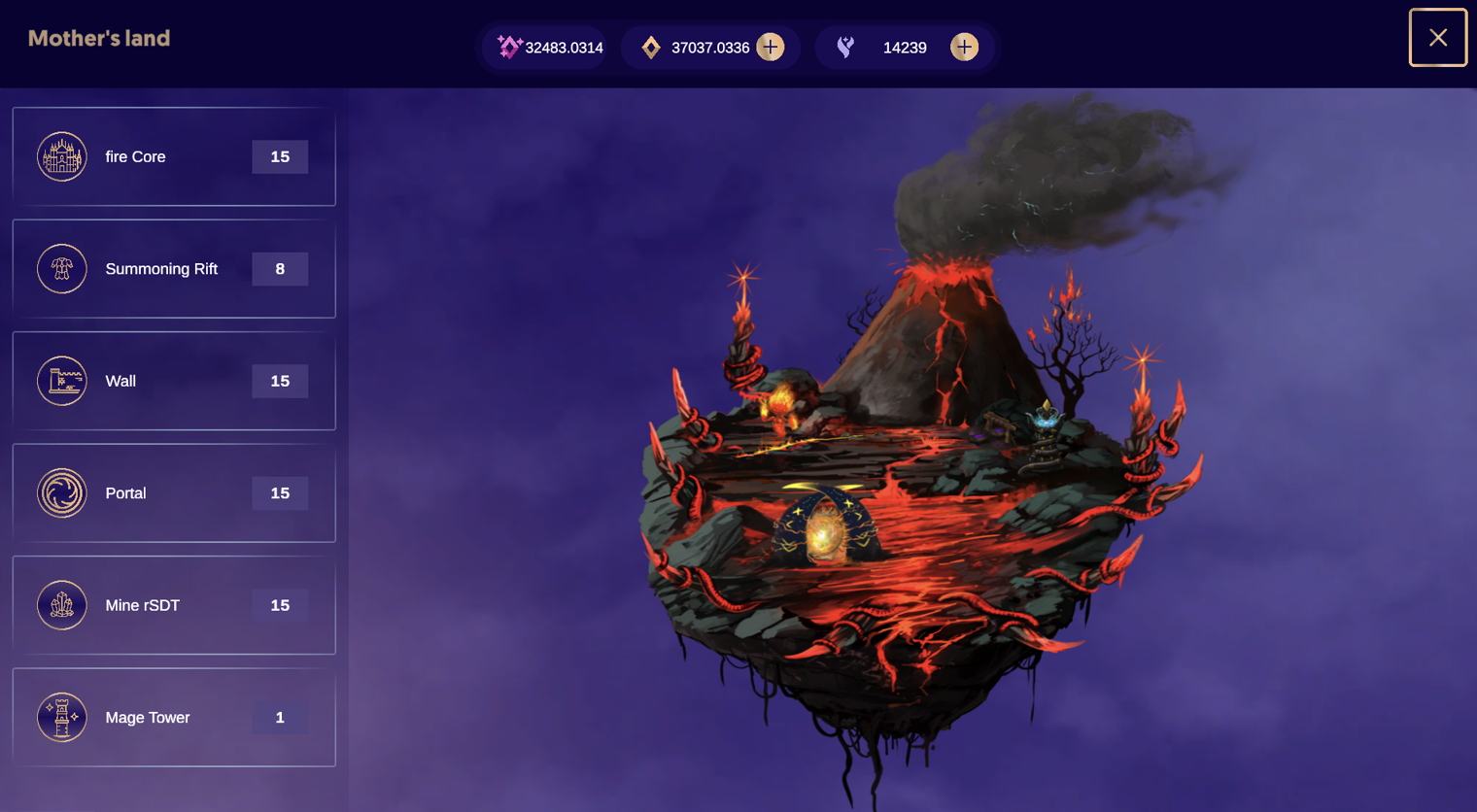Image resolution: width=1477 pixels, height=812 pixels.
Task: Select the Mage Tower row
Action: 174,718
